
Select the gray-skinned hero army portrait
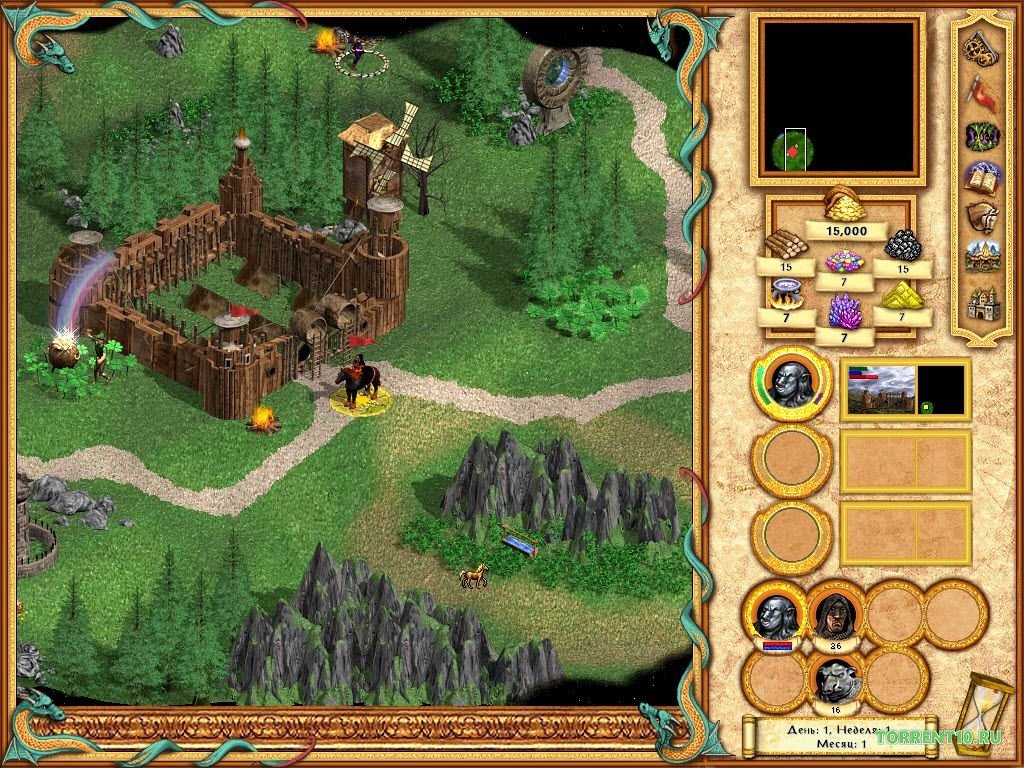click(x=791, y=382)
